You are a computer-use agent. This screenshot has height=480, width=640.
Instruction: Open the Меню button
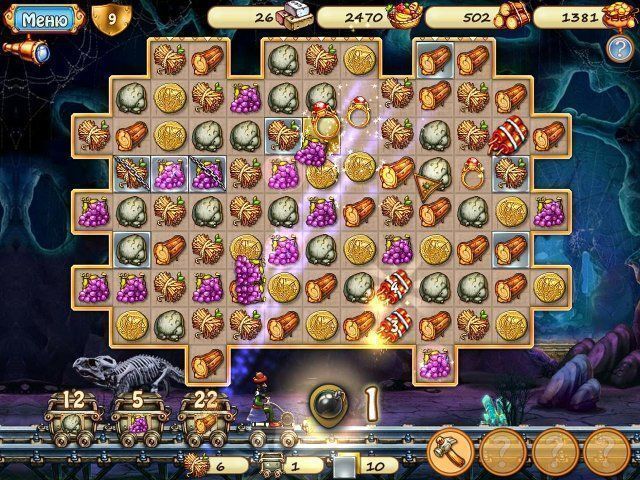(44, 18)
